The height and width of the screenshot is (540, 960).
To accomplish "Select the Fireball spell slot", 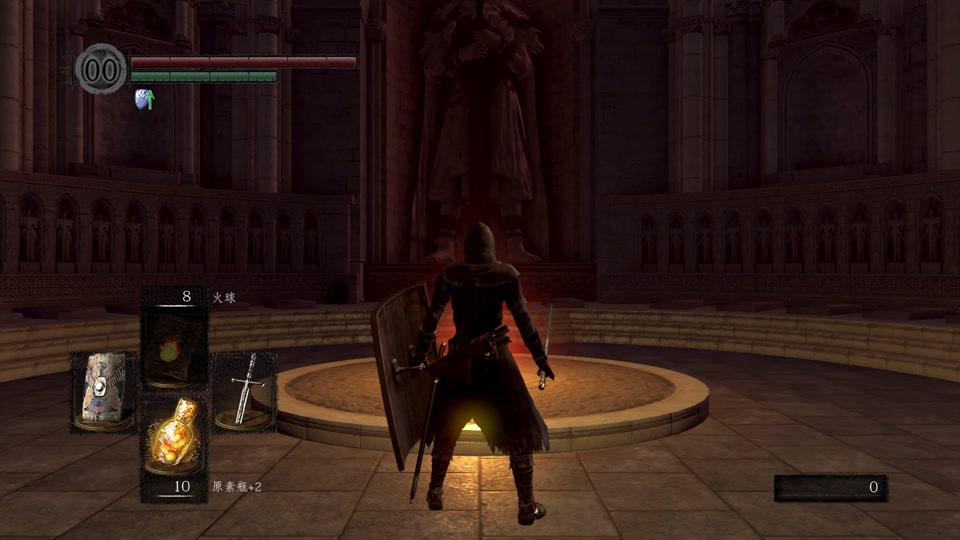I will click(x=175, y=349).
